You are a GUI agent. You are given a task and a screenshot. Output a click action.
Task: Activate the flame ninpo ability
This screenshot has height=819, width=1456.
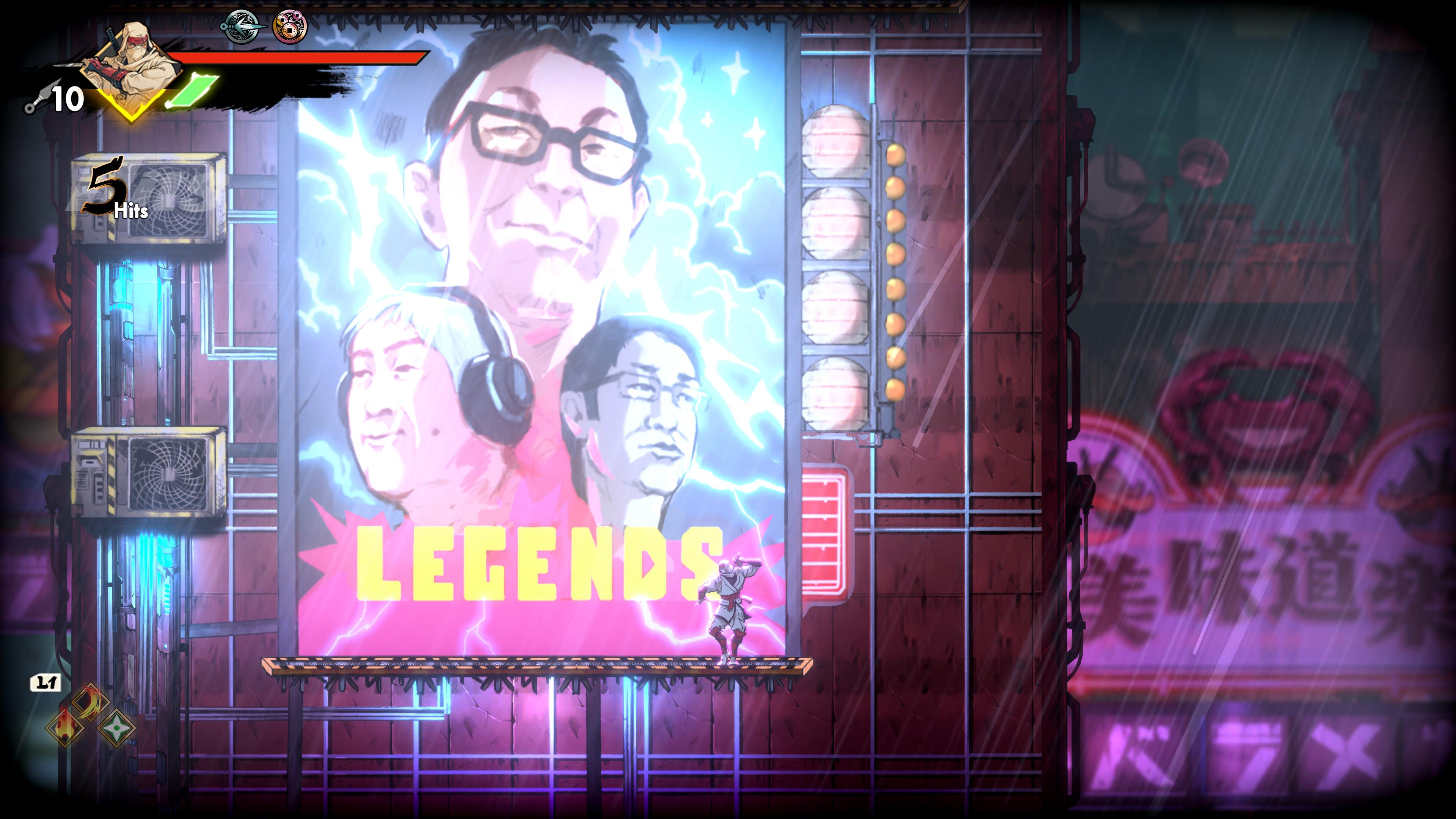tap(65, 726)
